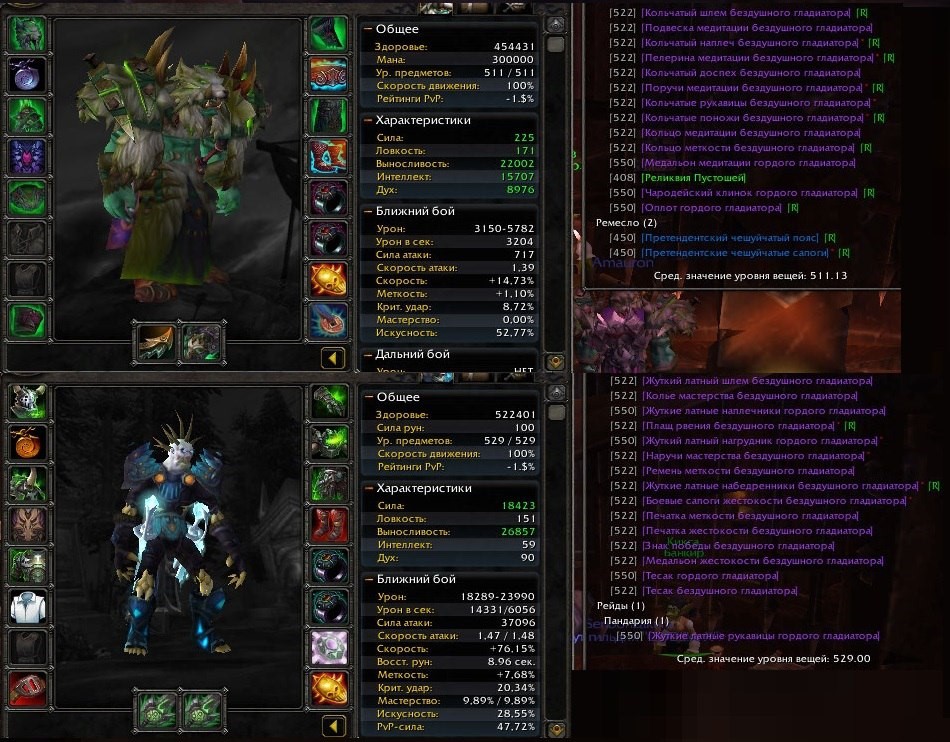This screenshot has height=742, width=950.
Task: Click the red boots equipment slot
Action: [328, 522]
